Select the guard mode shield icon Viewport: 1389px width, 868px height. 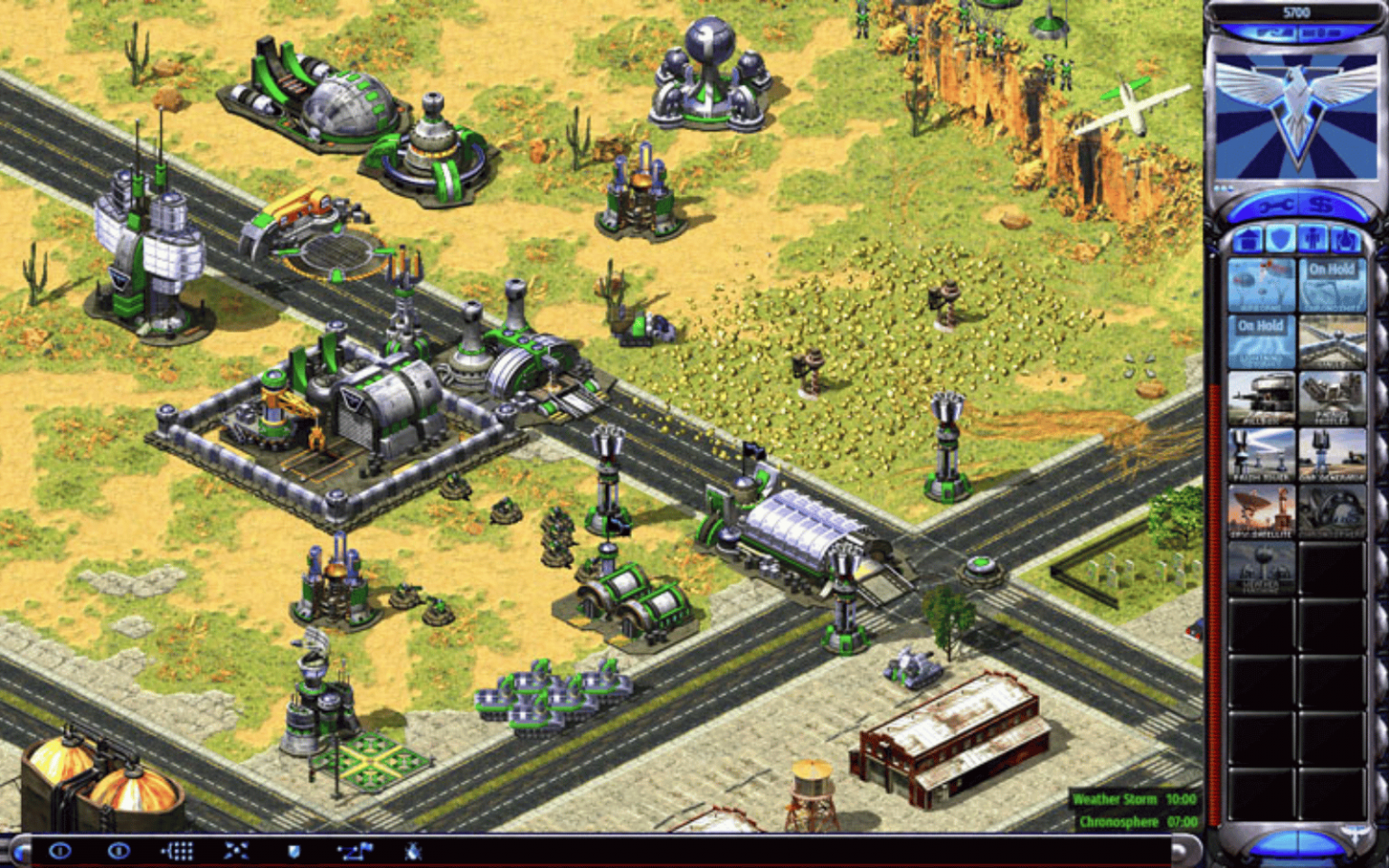[295, 851]
